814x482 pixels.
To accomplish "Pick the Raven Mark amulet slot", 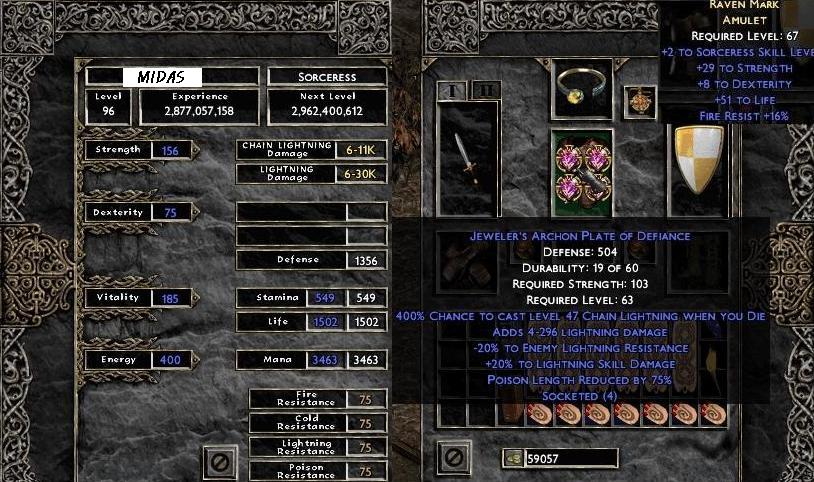I will pyautogui.click(x=636, y=99).
